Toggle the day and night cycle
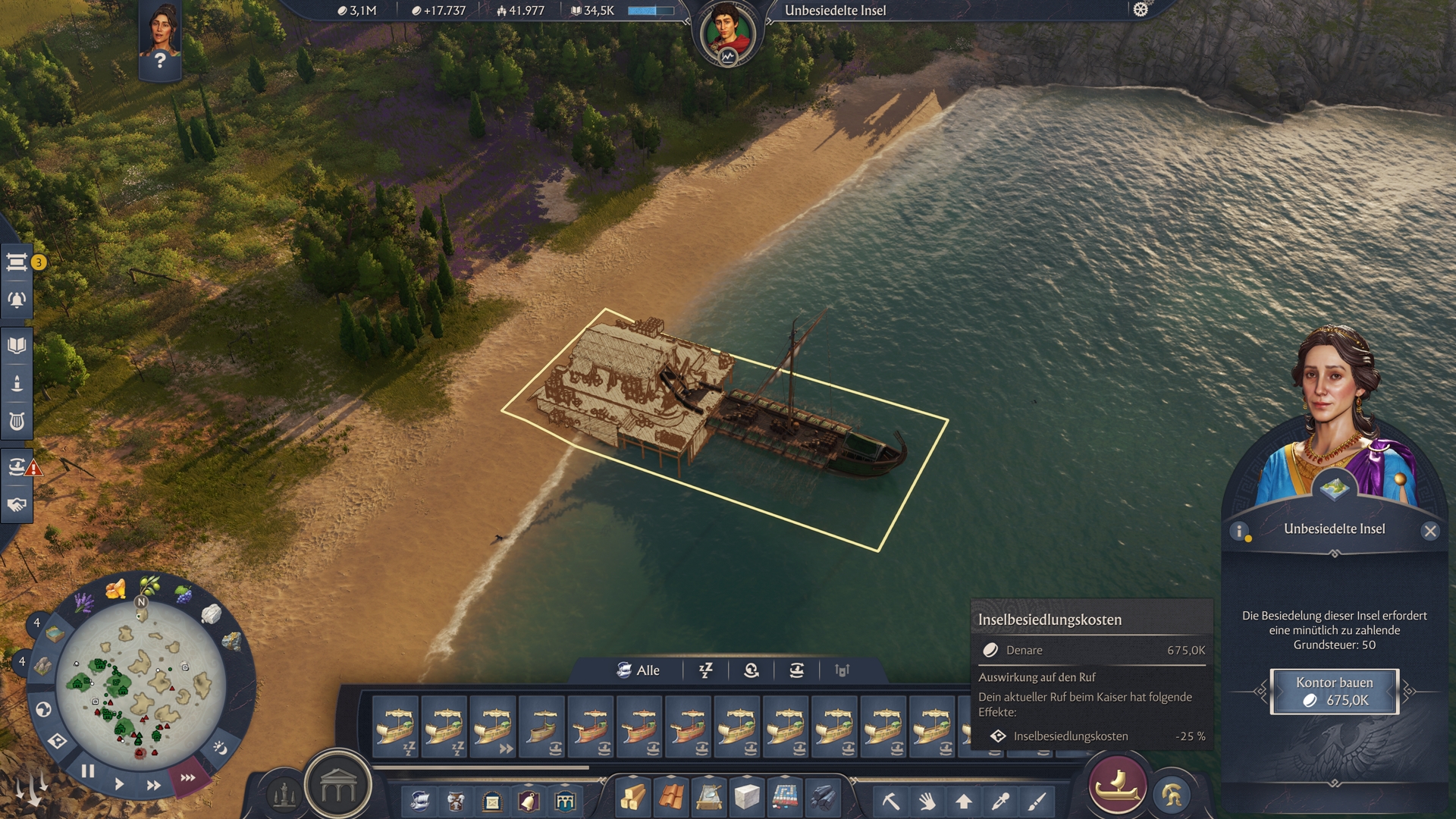Viewport: 1456px width, 819px height. (220, 748)
